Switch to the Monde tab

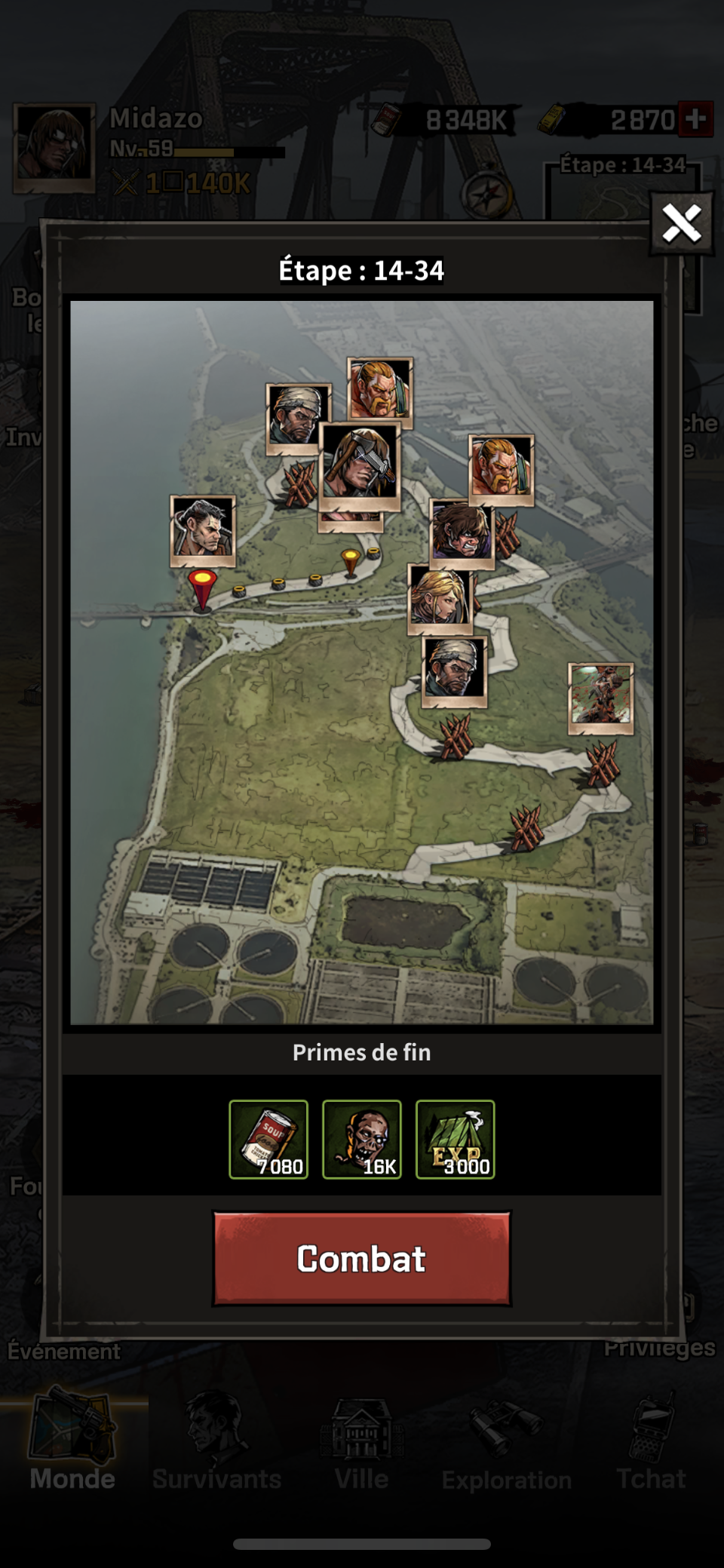tap(72, 1442)
